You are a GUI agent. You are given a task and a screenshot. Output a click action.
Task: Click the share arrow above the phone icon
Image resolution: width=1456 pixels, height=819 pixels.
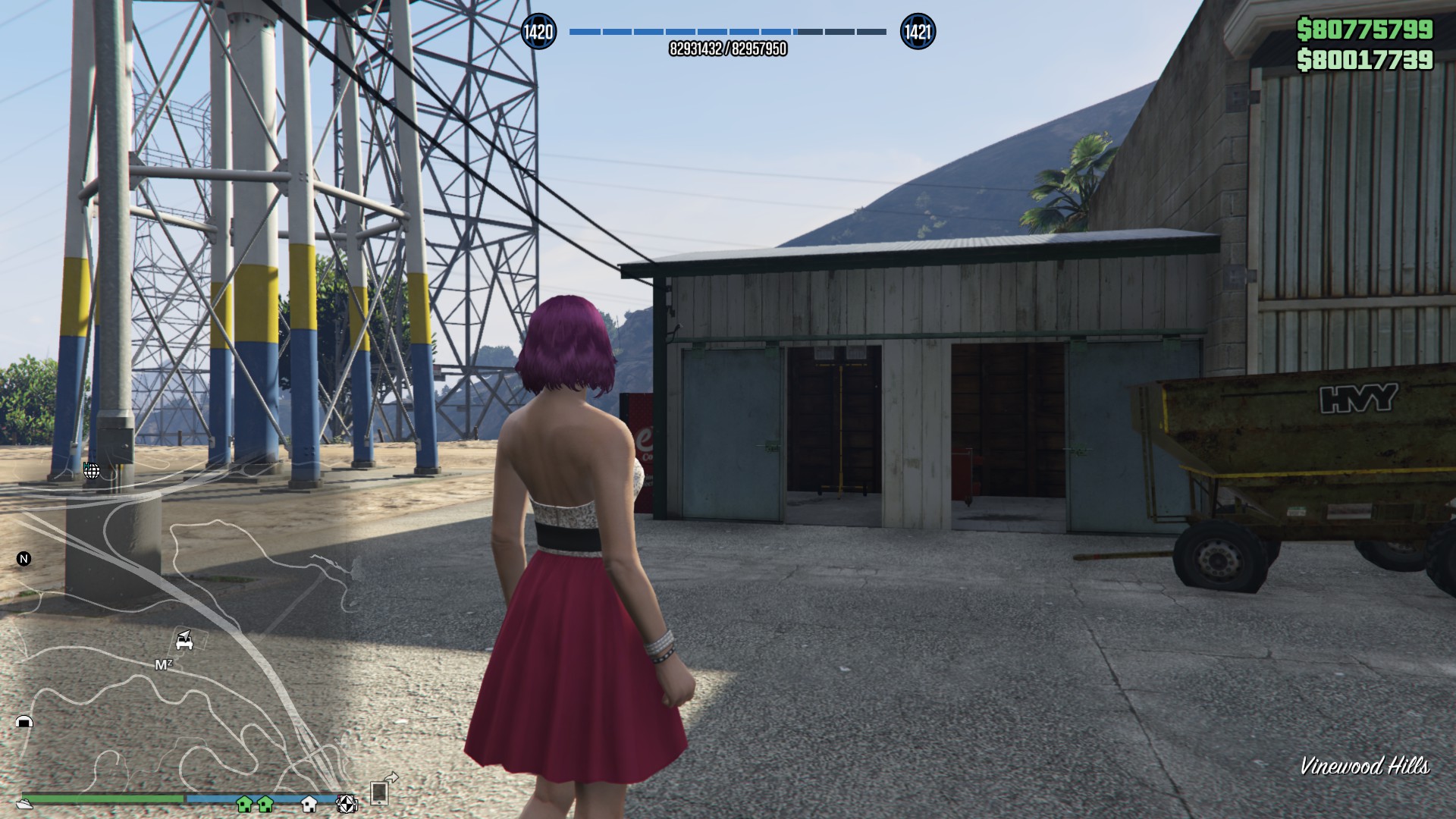pos(392,779)
